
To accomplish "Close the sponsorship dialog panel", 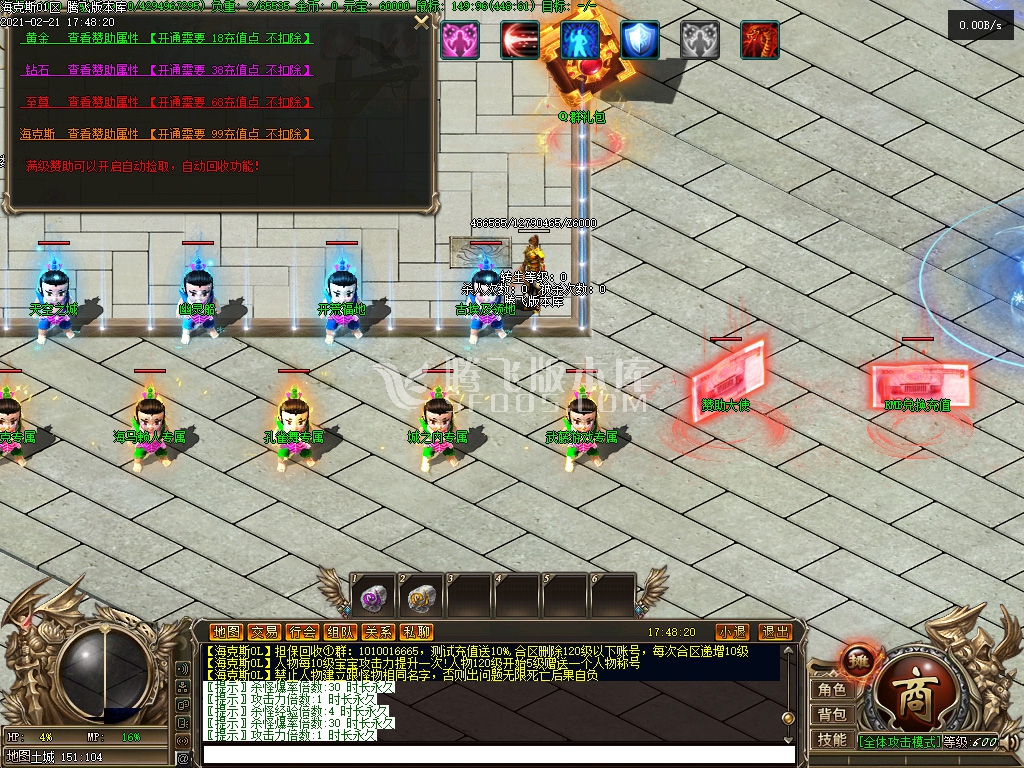I will point(421,22).
